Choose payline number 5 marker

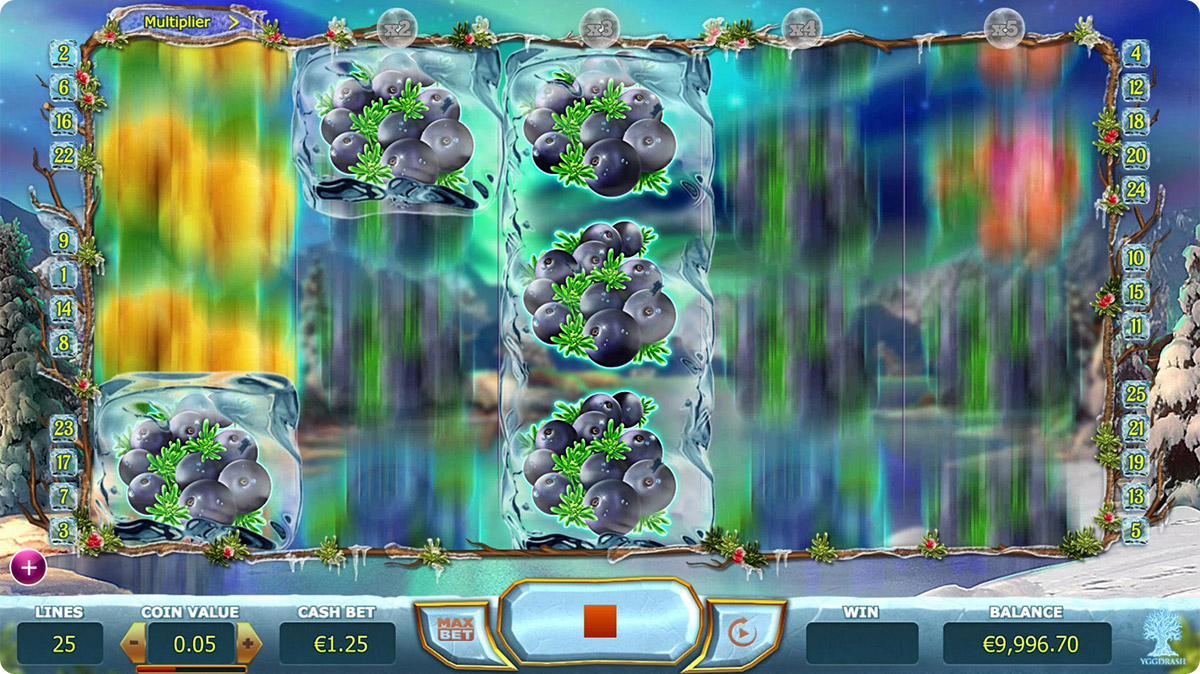[1135, 529]
